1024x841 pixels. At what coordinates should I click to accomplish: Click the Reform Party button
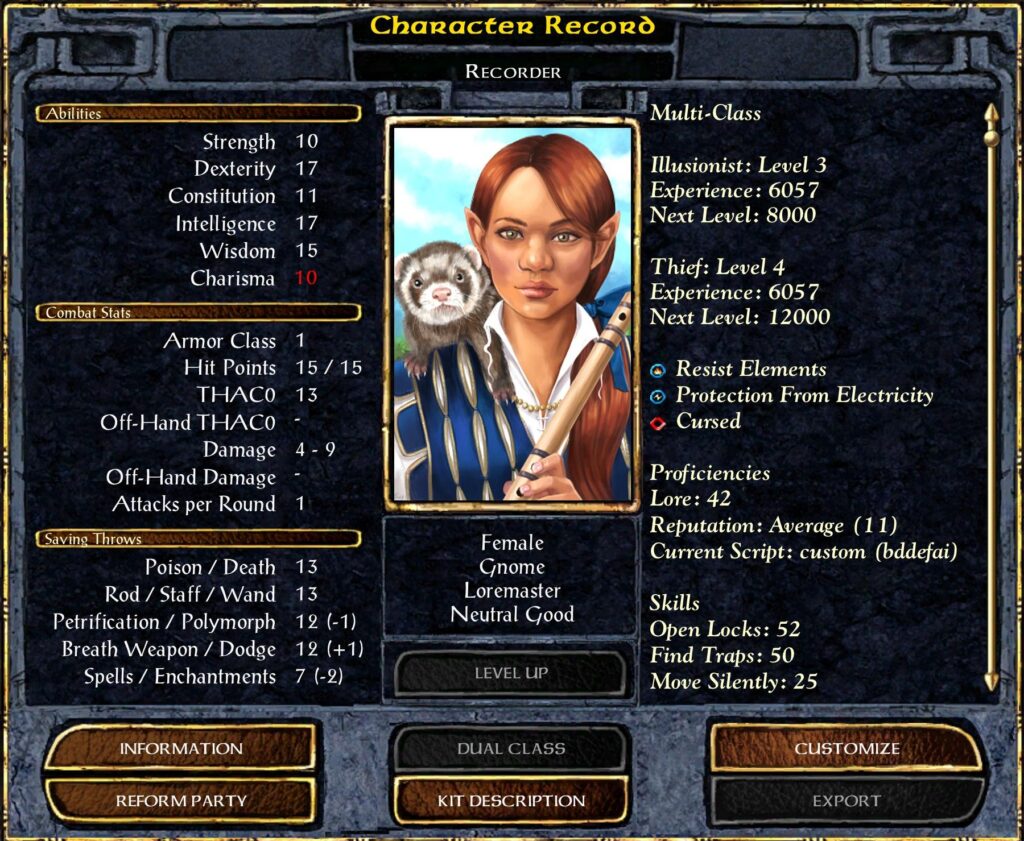click(x=181, y=800)
